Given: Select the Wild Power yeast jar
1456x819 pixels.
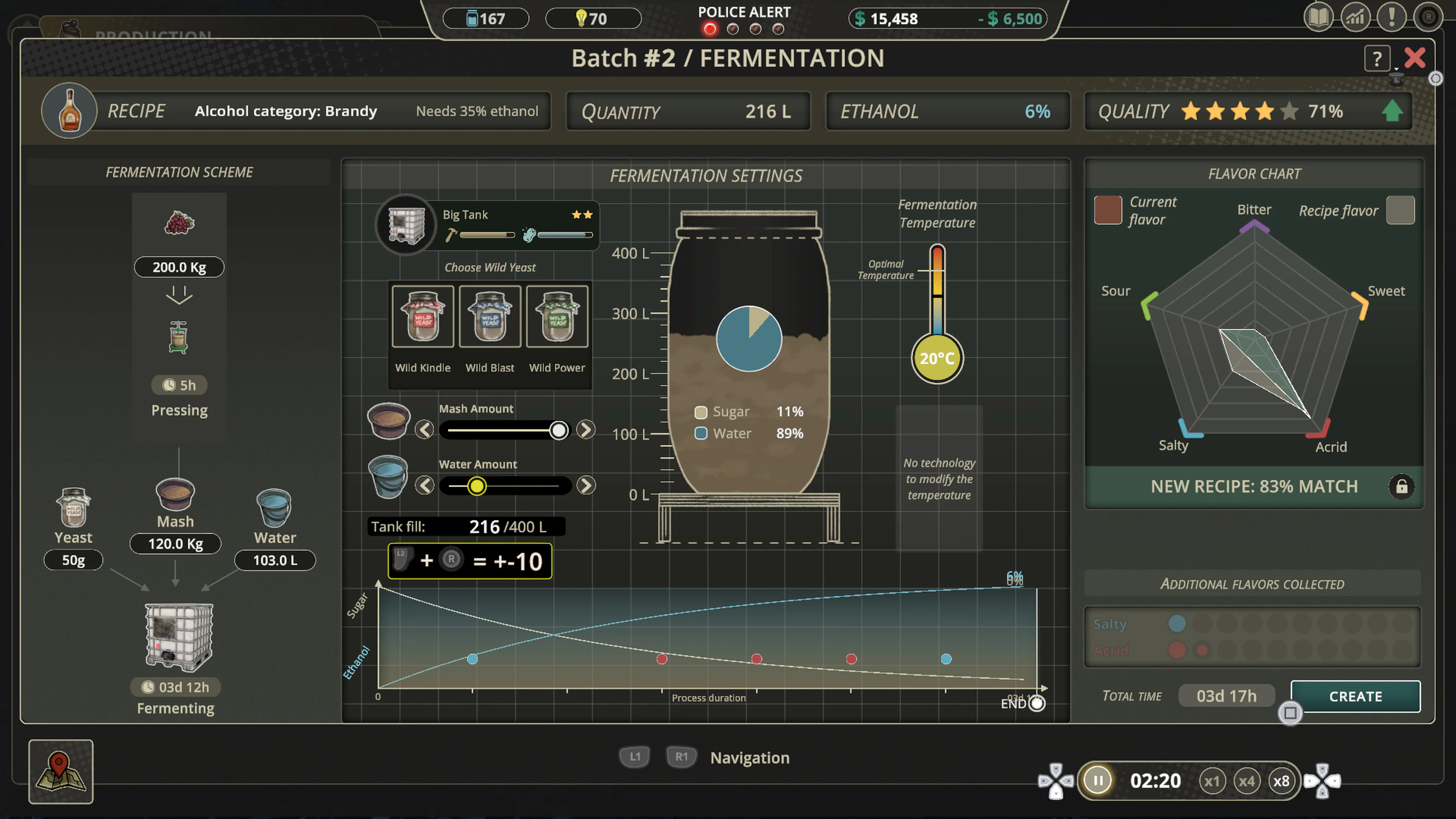Looking at the screenshot, I should (557, 317).
